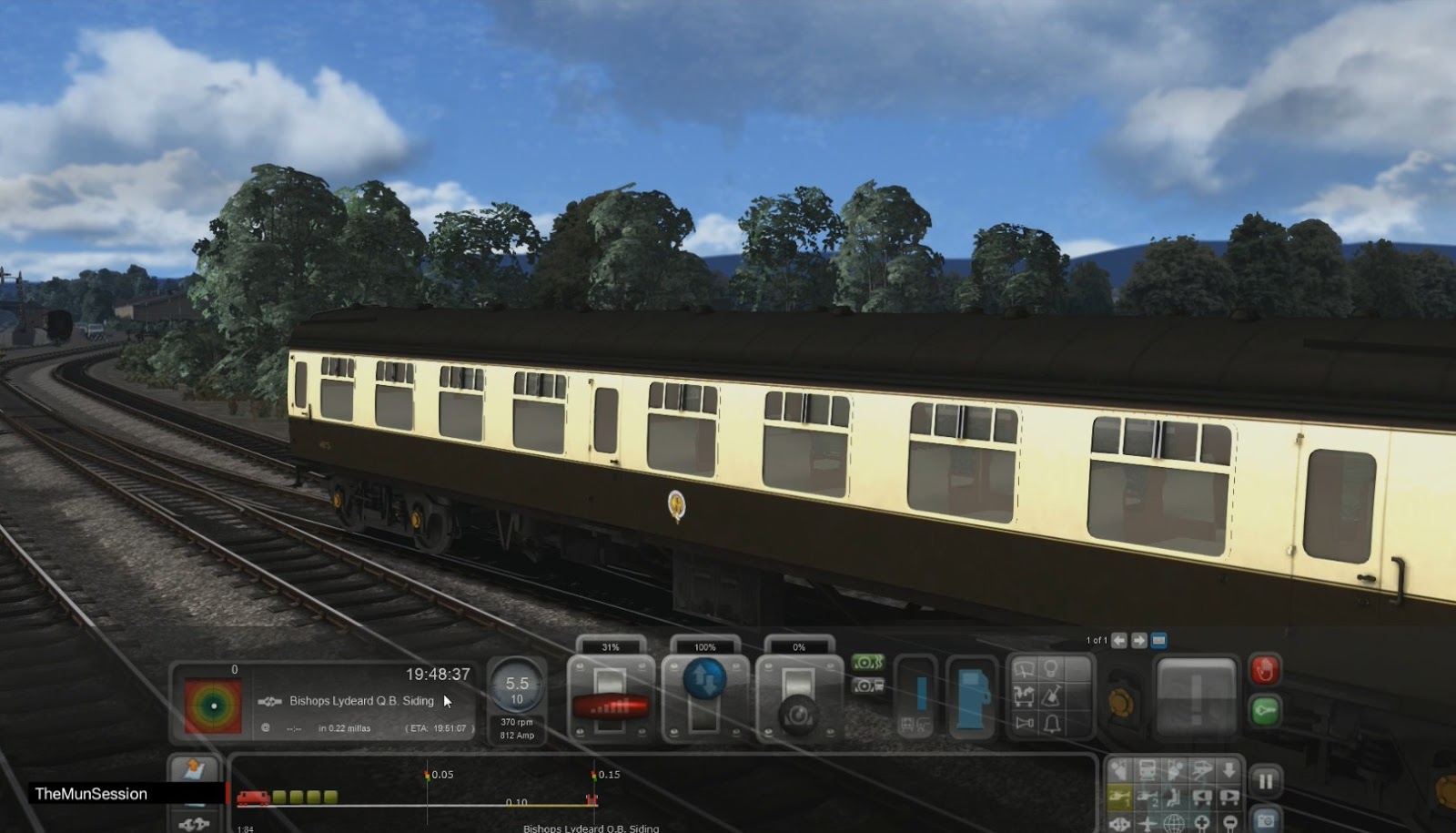Select the free-fly aircraft camera
The image size is (1456, 833).
(1145, 825)
